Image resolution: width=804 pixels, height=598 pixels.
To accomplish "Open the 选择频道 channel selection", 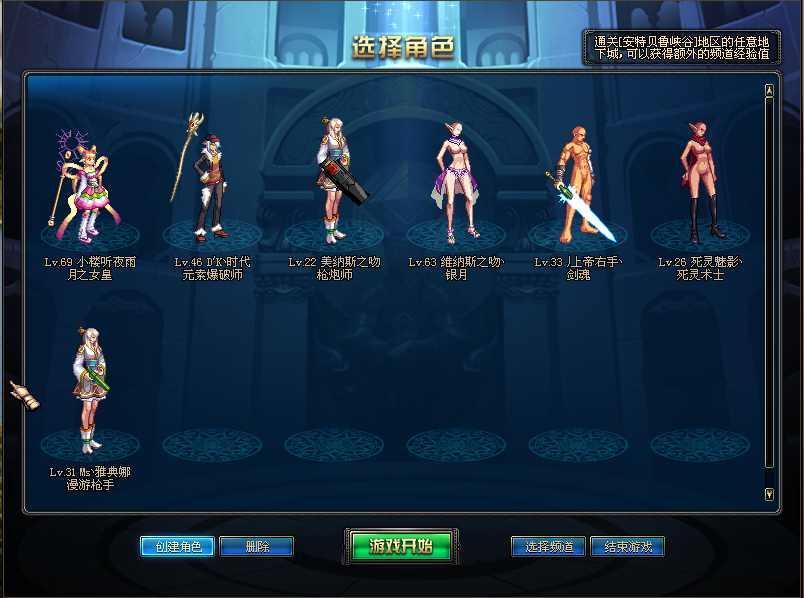I will coord(548,546).
